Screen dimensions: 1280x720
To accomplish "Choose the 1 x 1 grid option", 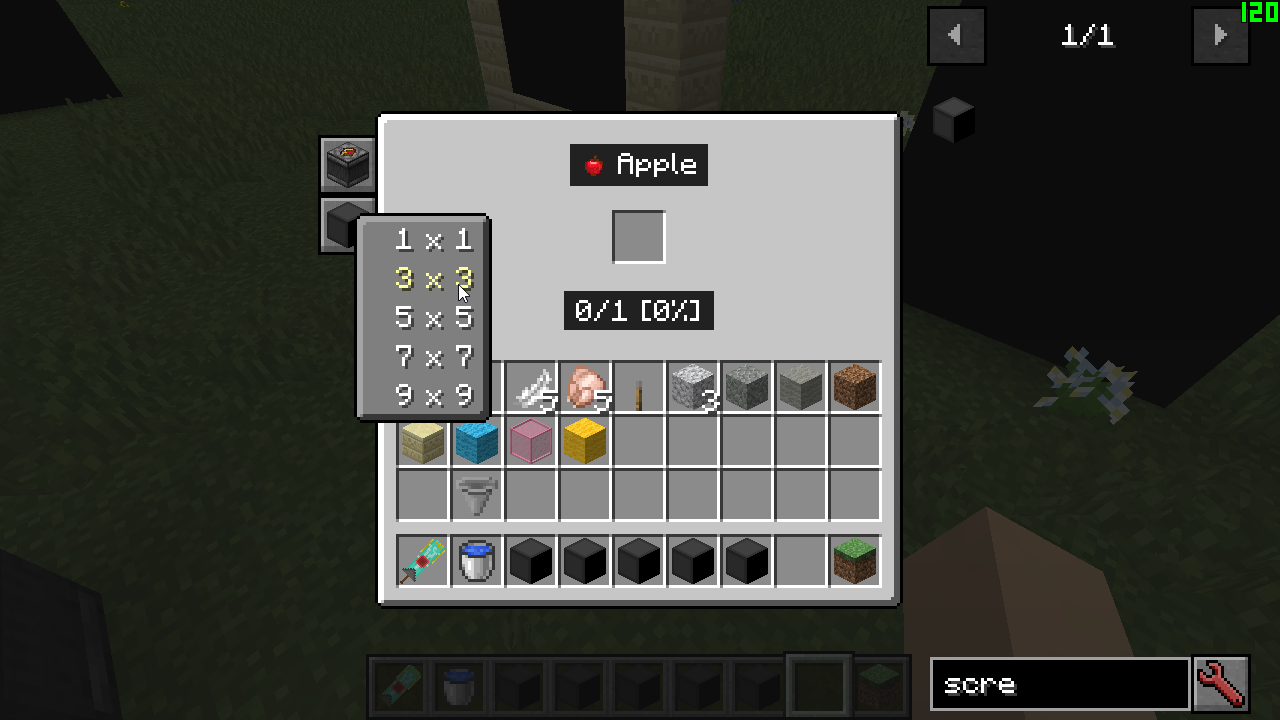I will 433,240.
